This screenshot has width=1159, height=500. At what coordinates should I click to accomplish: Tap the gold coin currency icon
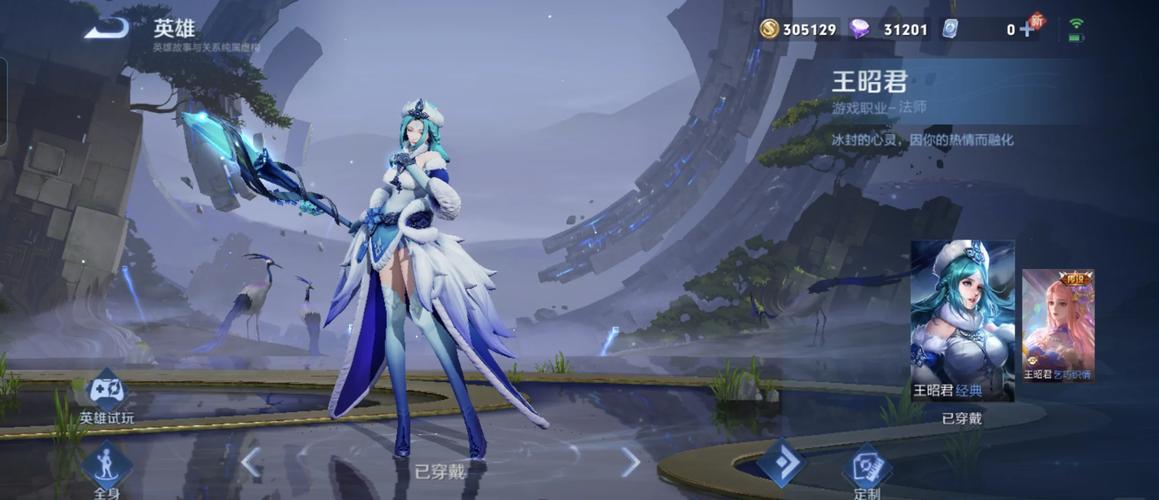point(769,29)
